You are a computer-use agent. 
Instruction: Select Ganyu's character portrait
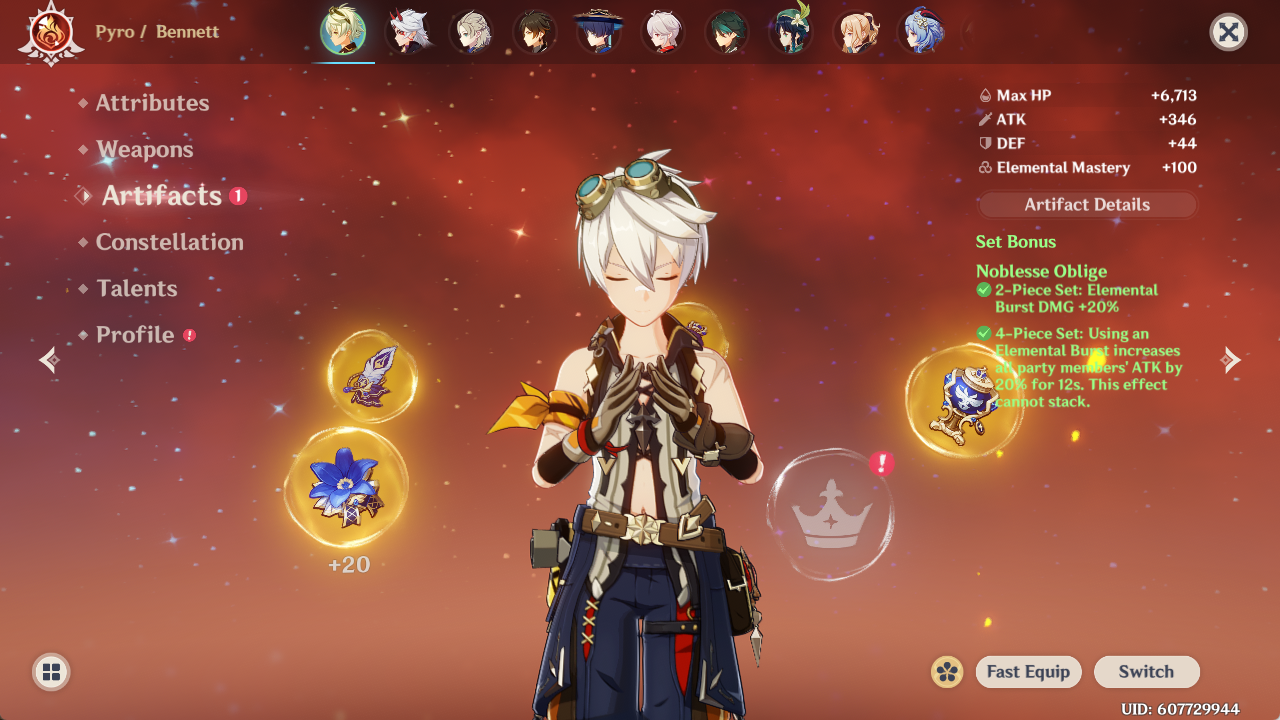click(919, 32)
